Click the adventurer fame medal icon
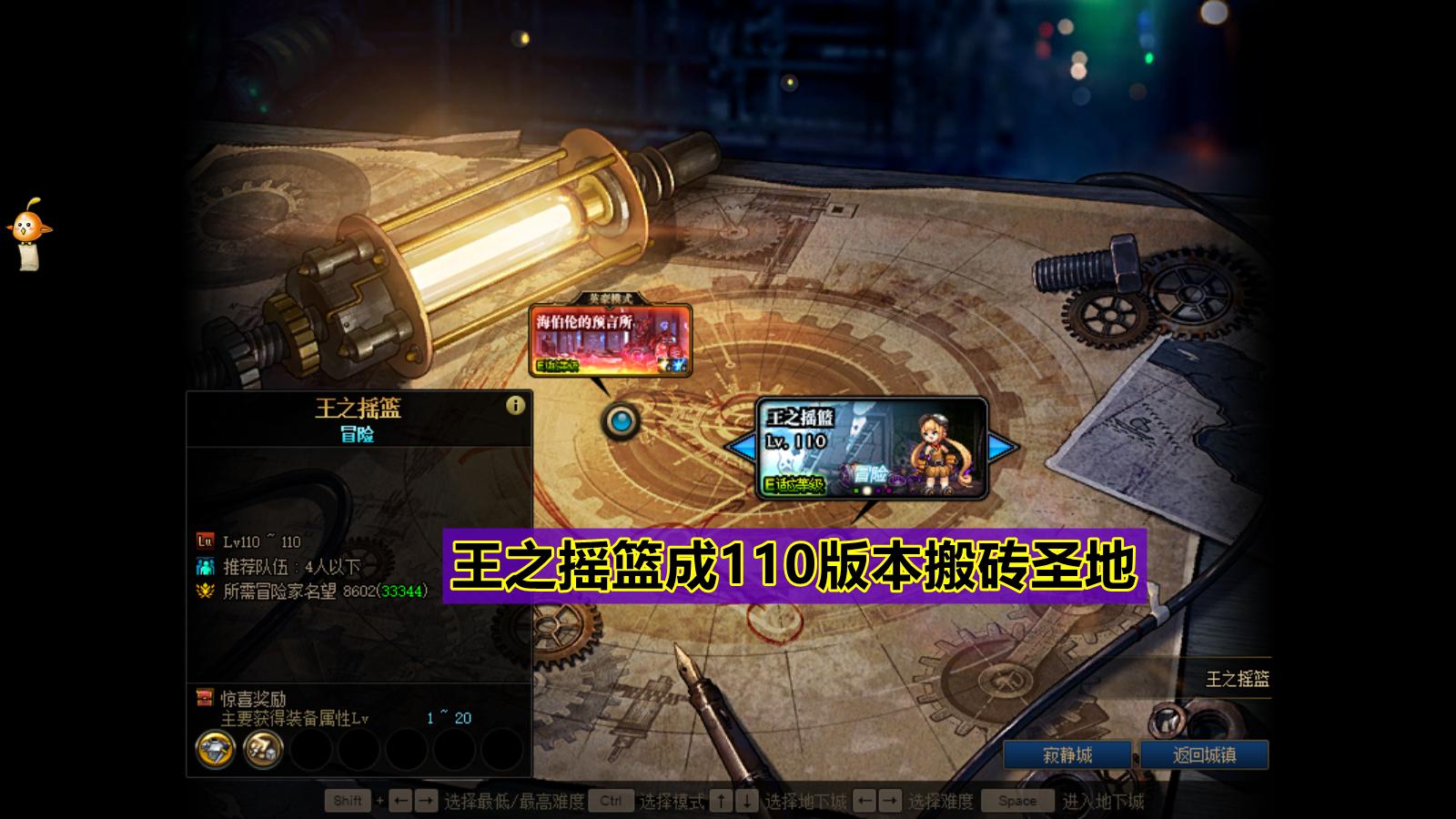The width and height of the screenshot is (1456, 819). click(x=206, y=589)
